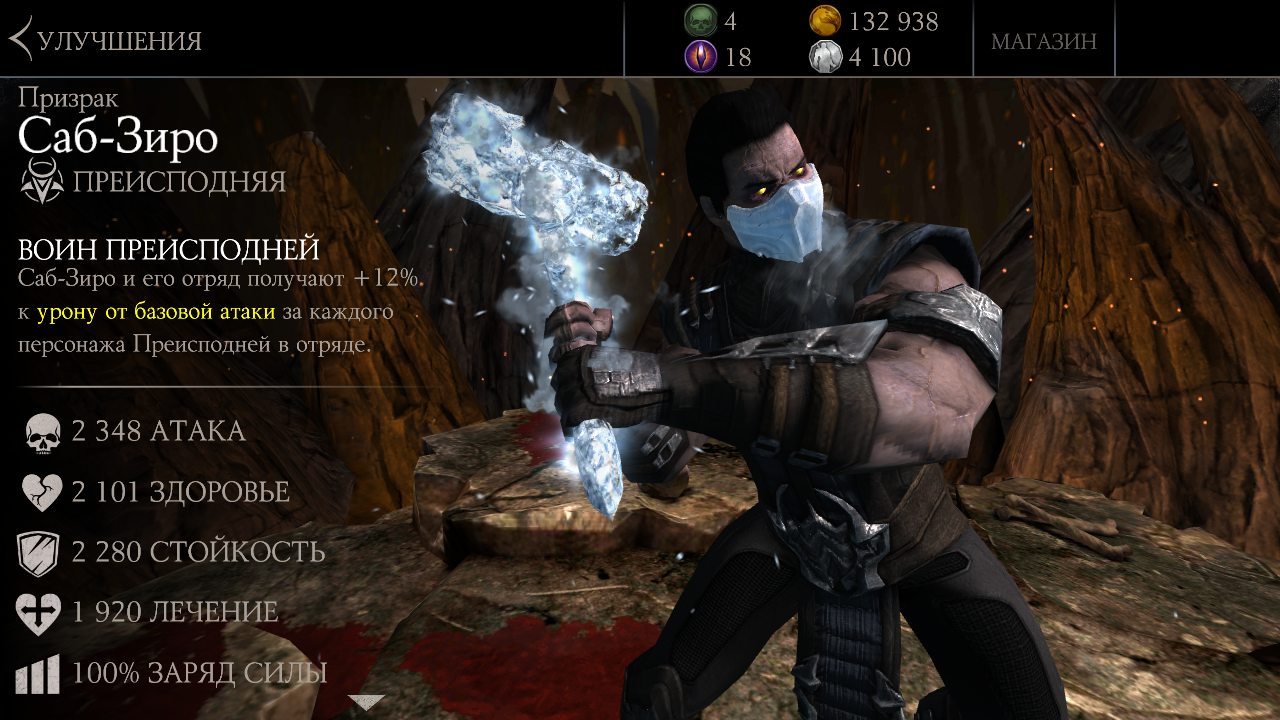Image resolution: width=1280 pixels, height=720 pixels.
Task: Go back to Улучшения screen
Action: (105, 40)
